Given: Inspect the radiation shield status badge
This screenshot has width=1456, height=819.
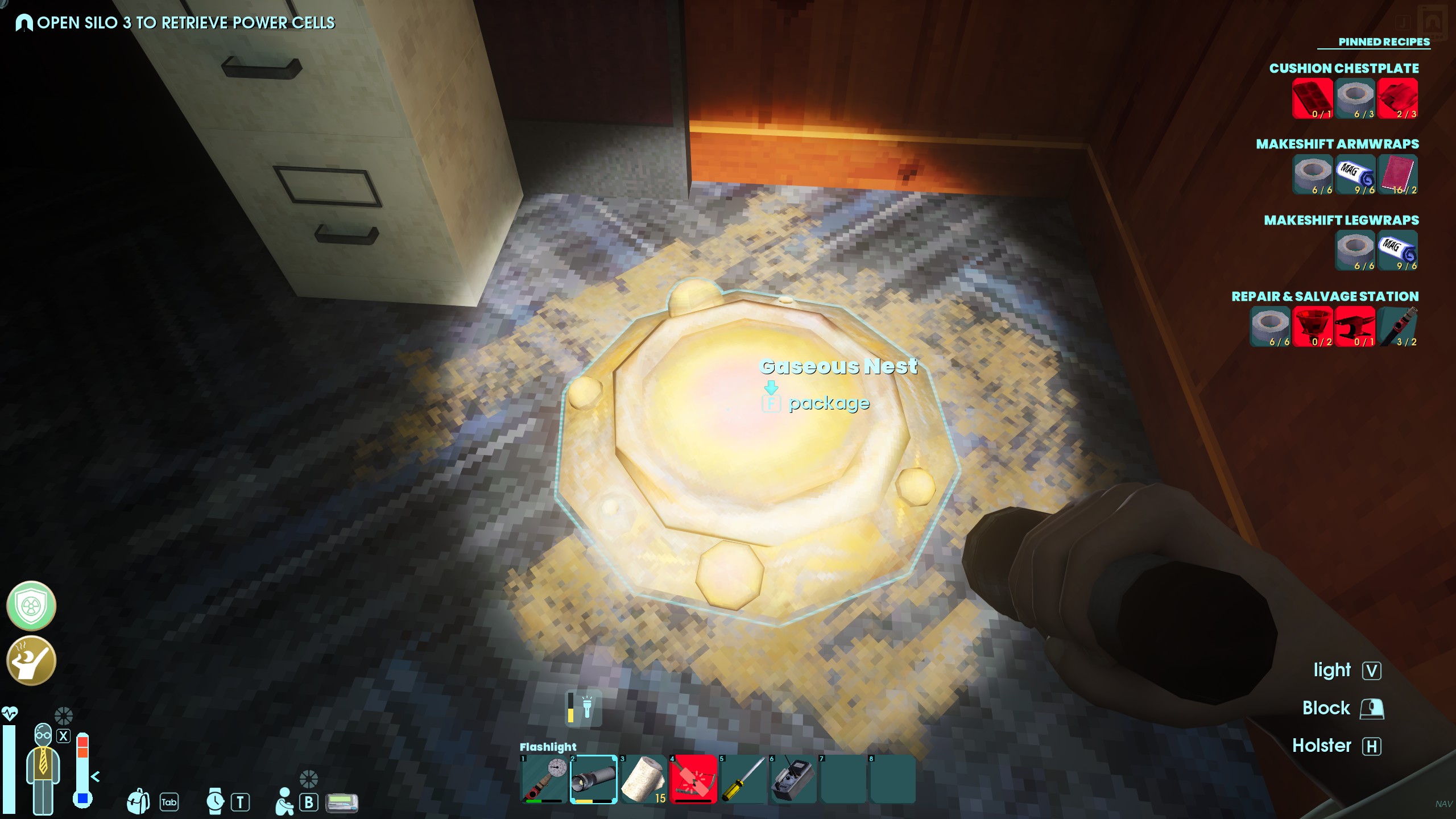Looking at the screenshot, I should point(31,606).
